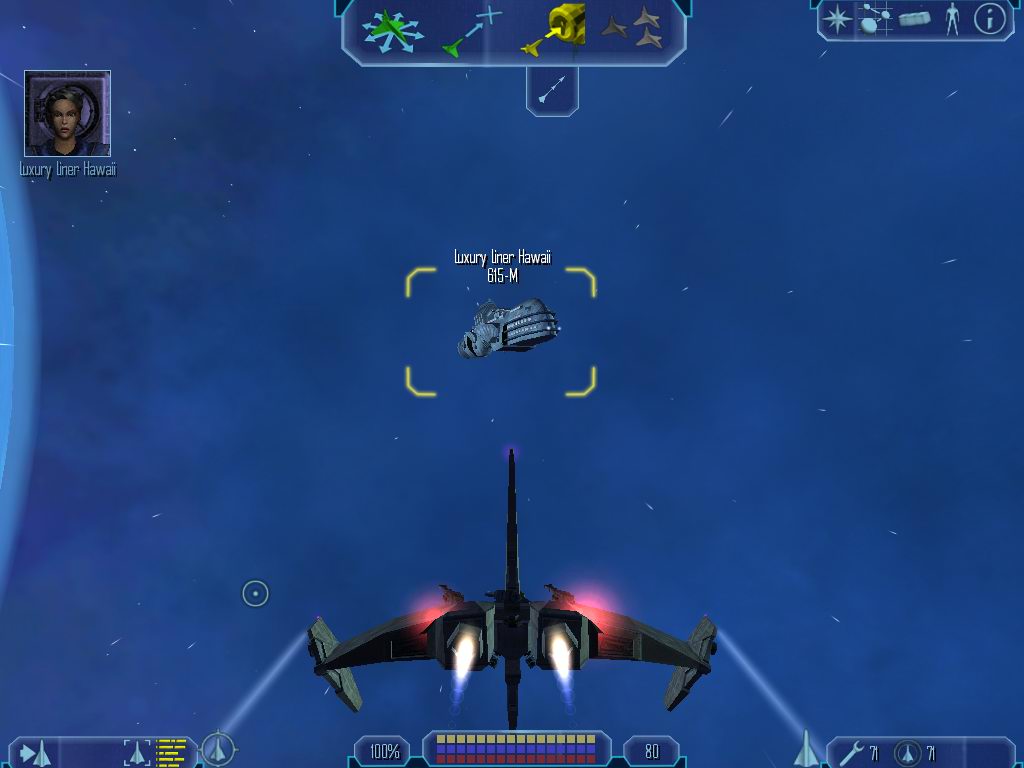Choose the yellow Dock maneuver icon

[553, 30]
